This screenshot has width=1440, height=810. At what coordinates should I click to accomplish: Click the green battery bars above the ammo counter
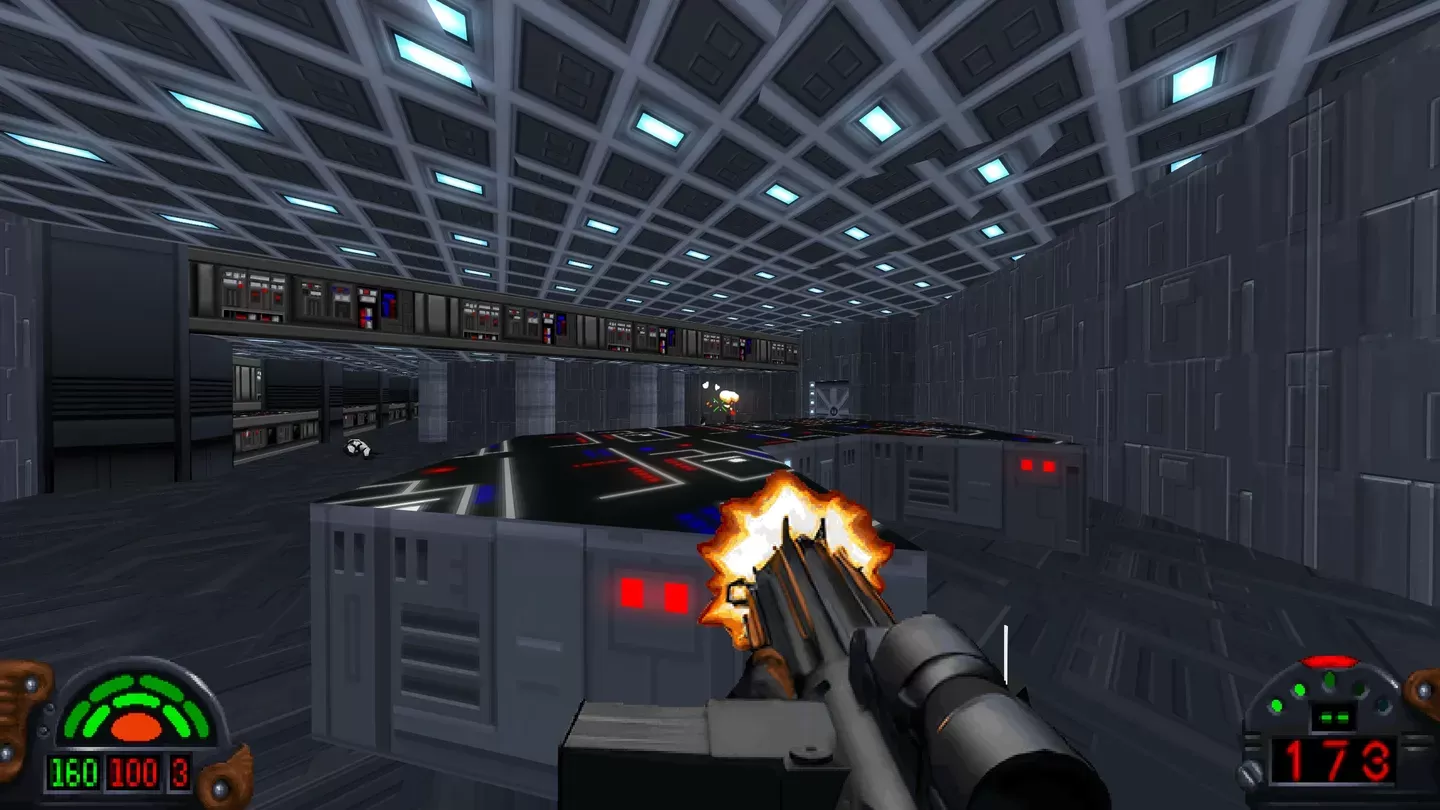(1334, 717)
